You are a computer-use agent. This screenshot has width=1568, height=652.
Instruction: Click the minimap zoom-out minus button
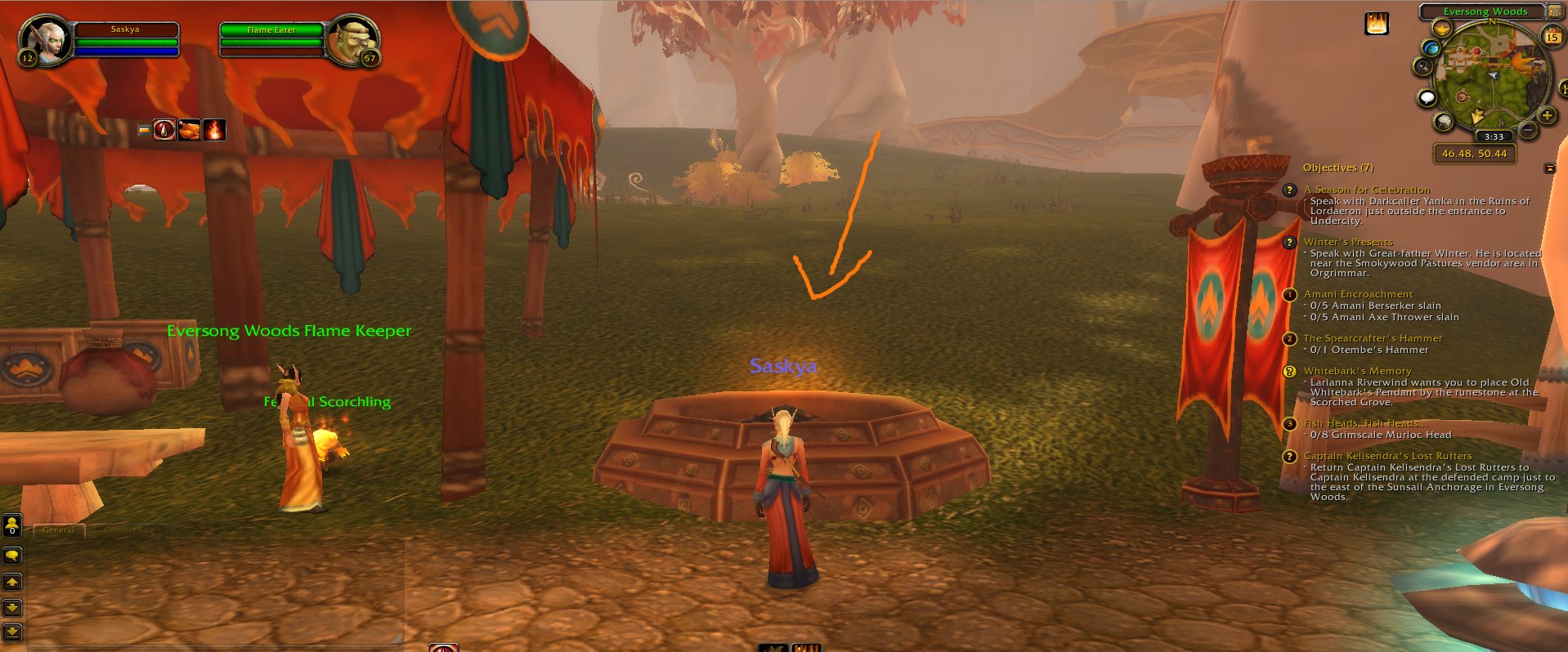(x=1527, y=129)
